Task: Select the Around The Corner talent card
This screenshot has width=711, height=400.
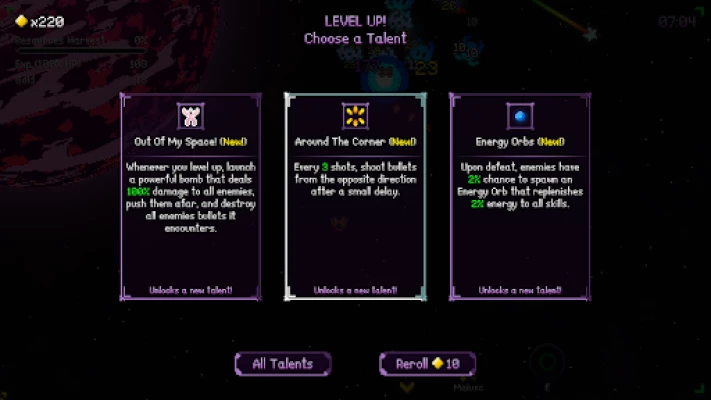Action: point(356,196)
